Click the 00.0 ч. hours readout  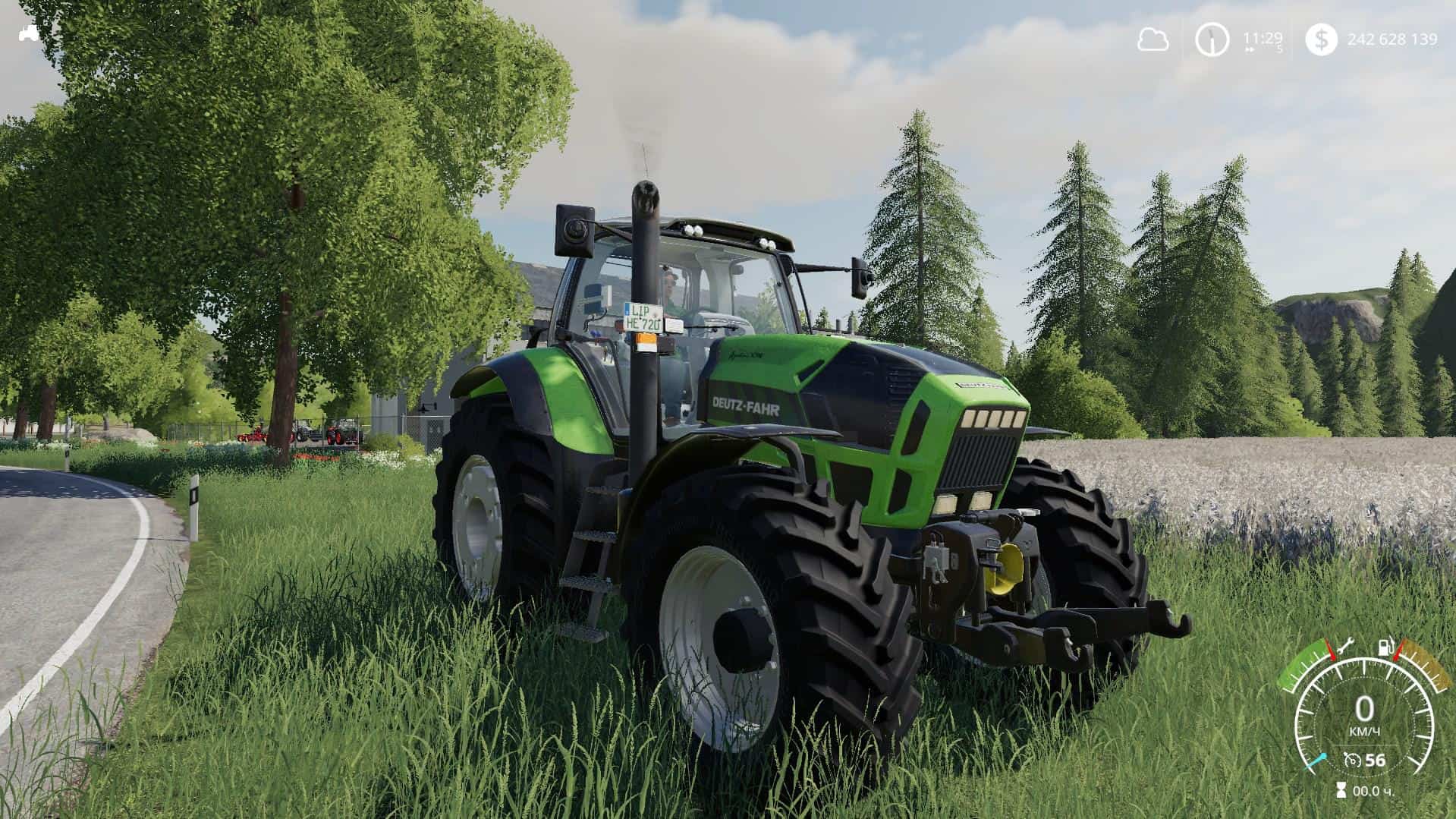click(1372, 792)
